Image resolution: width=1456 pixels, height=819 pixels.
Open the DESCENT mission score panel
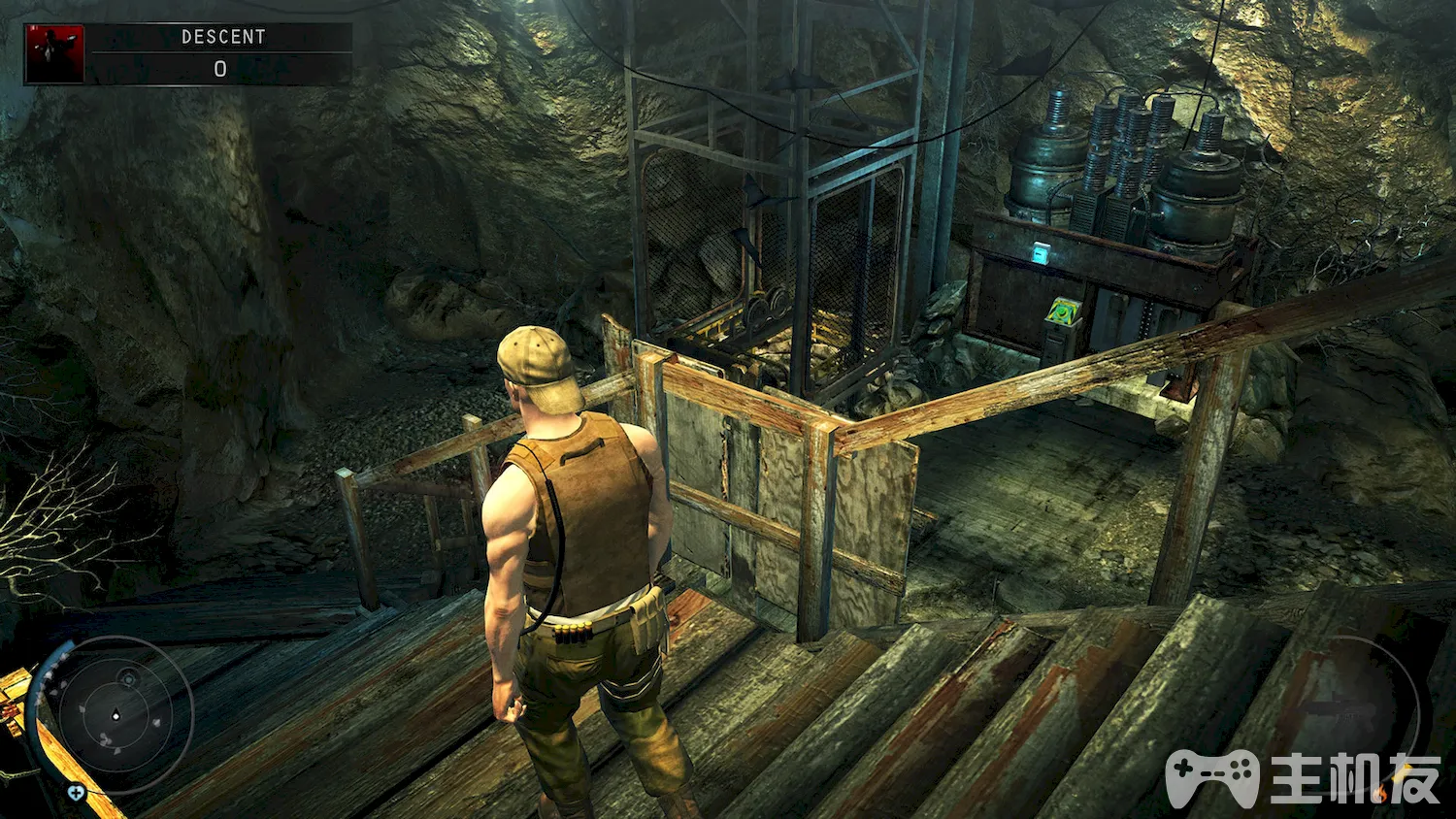[x=221, y=53]
